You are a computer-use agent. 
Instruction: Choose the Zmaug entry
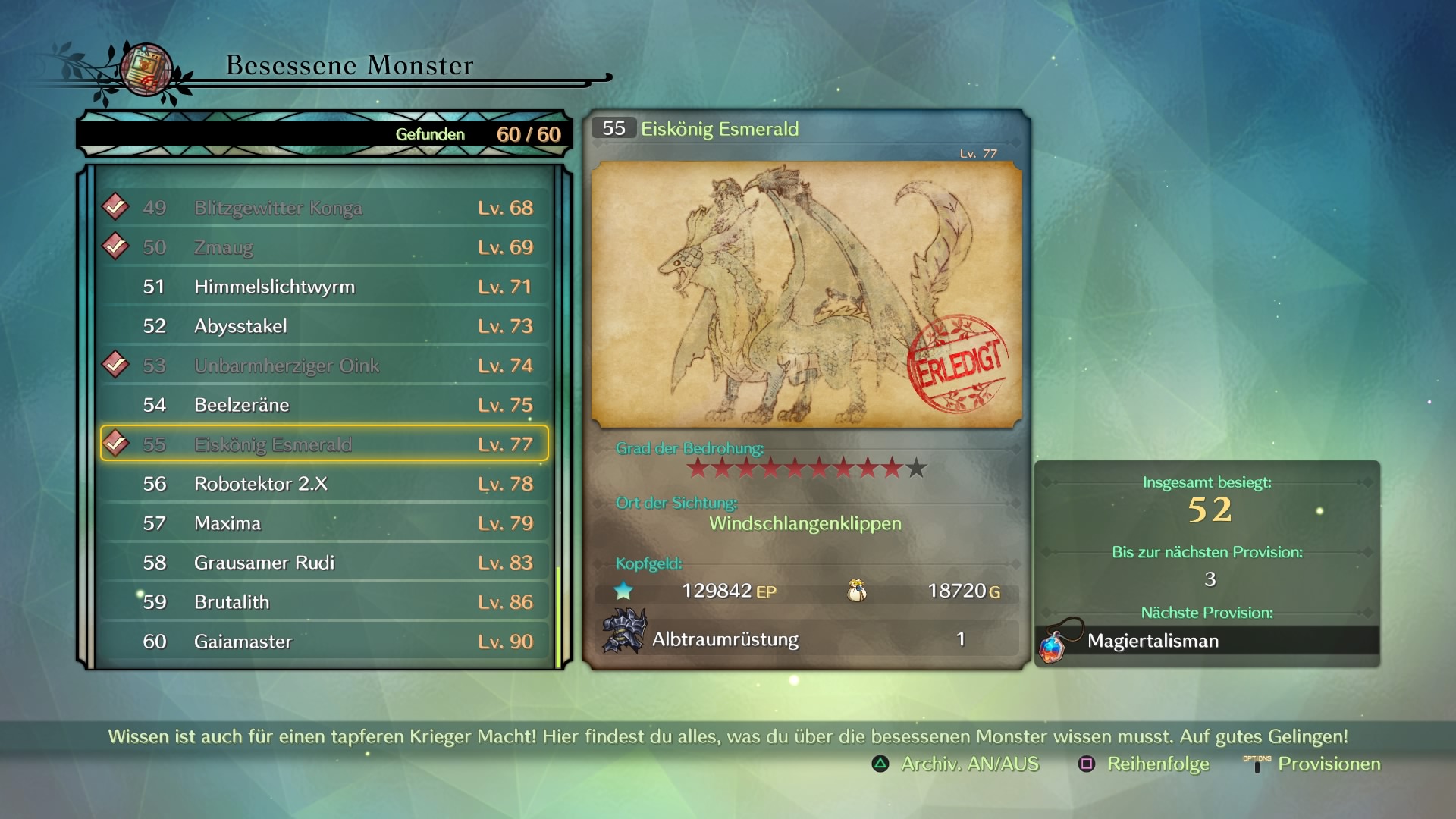click(x=325, y=247)
